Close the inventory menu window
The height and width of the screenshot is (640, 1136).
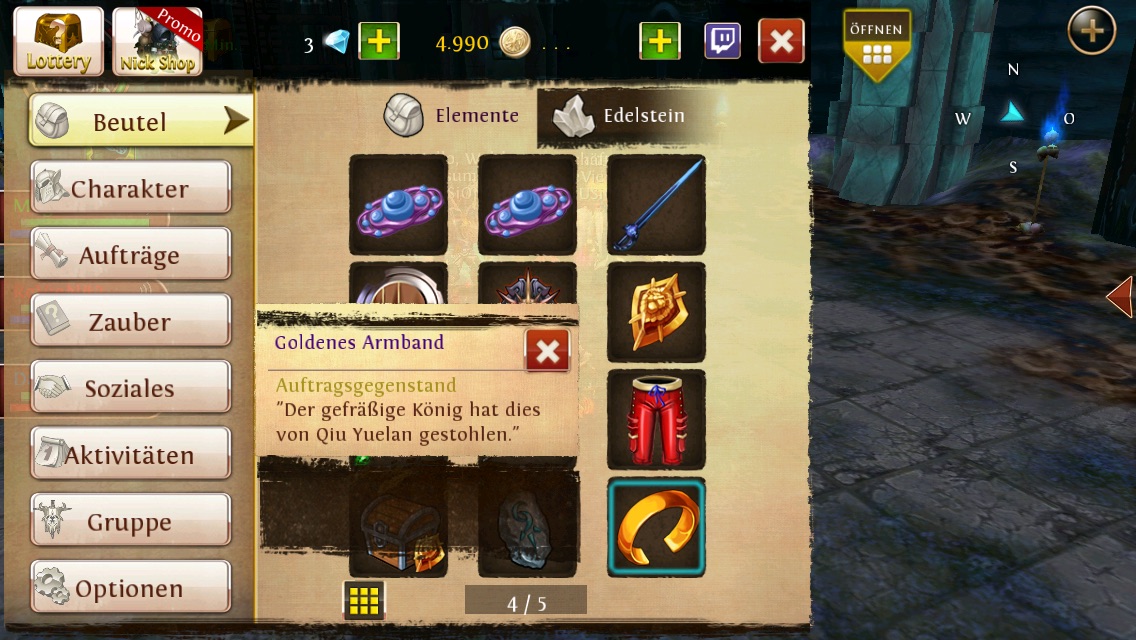(x=781, y=42)
